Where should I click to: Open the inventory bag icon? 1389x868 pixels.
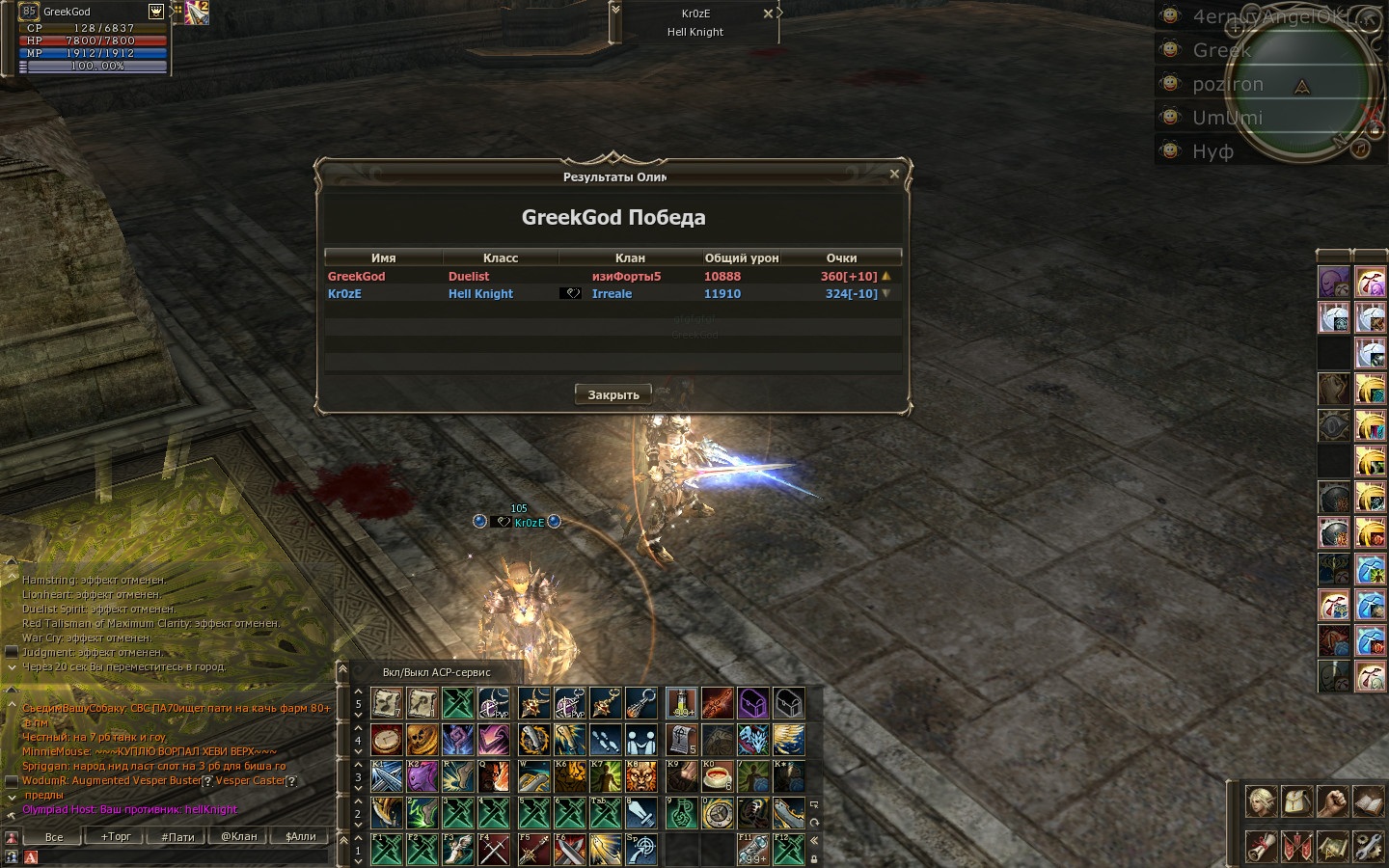pyautogui.click(x=1296, y=801)
